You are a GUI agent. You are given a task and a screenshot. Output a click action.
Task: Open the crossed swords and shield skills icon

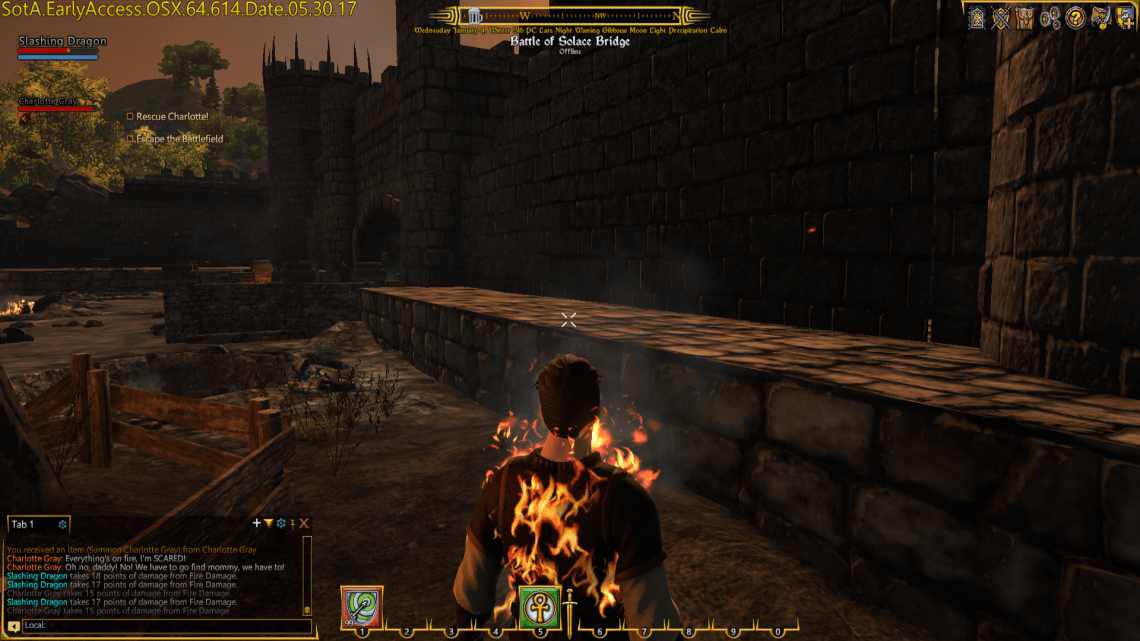[1000, 17]
